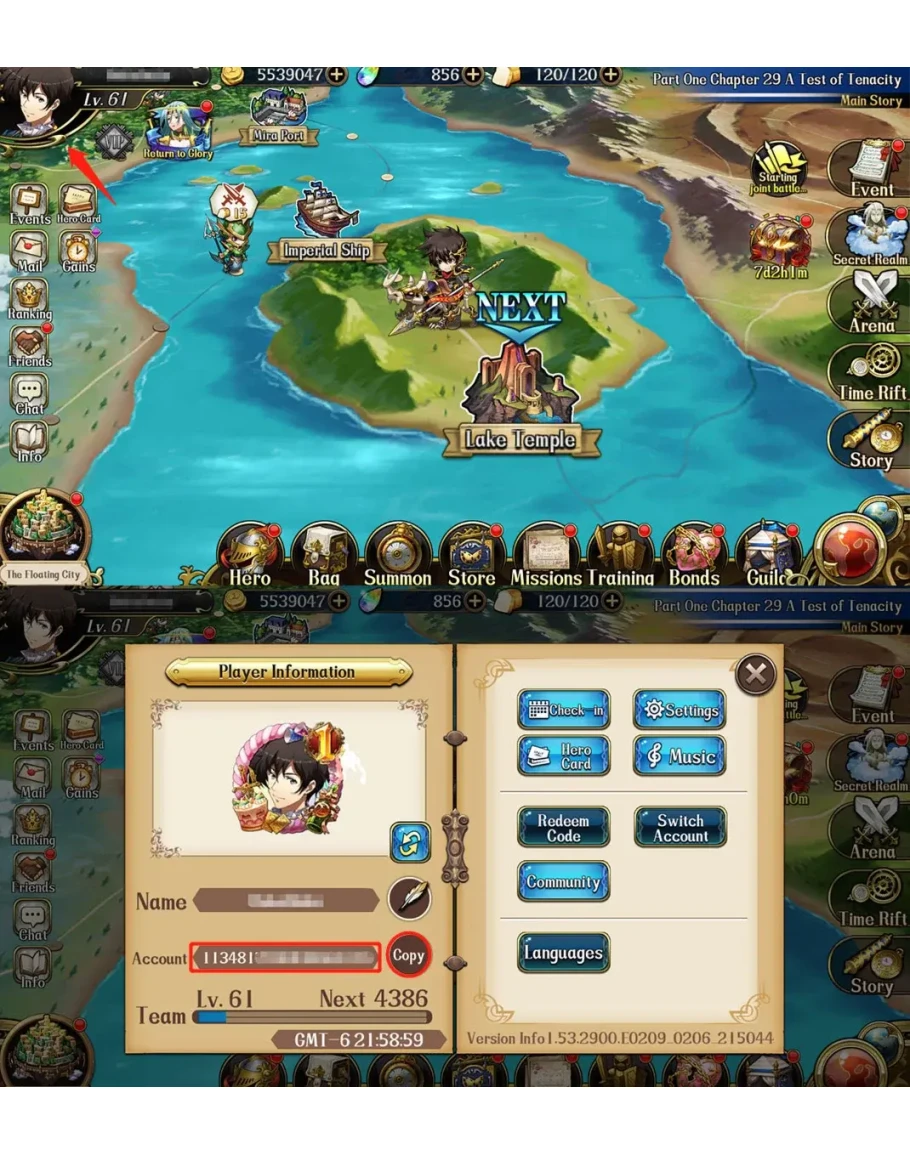Open the Store

point(471,556)
